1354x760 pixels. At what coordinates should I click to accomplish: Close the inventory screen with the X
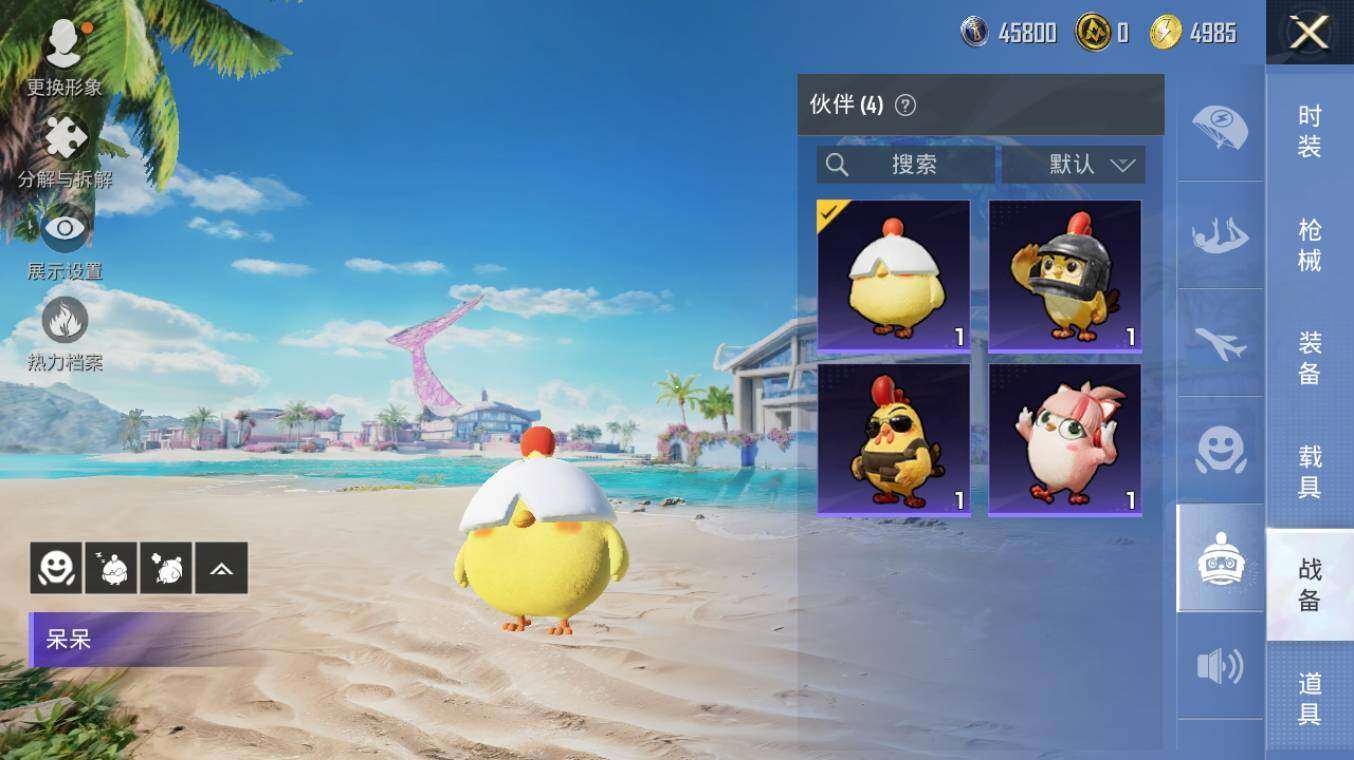coord(1308,33)
